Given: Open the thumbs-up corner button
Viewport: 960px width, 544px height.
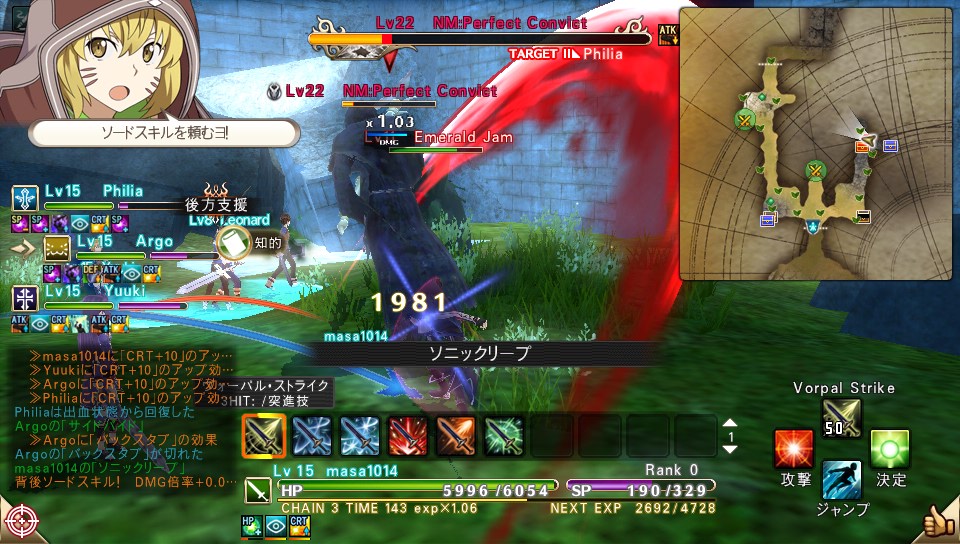Looking at the screenshot, I should (x=938, y=520).
